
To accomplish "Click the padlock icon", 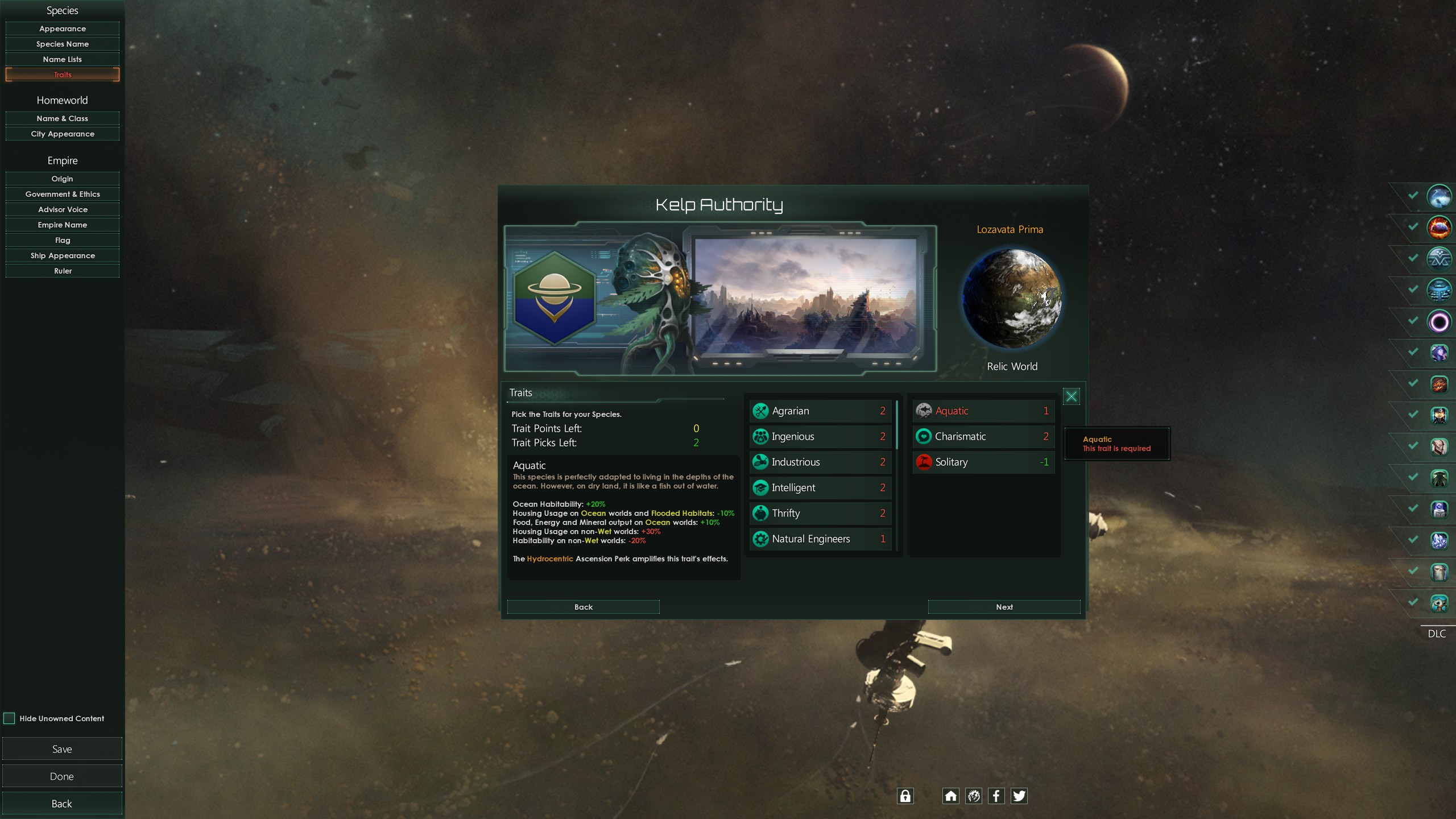I will (x=905, y=796).
